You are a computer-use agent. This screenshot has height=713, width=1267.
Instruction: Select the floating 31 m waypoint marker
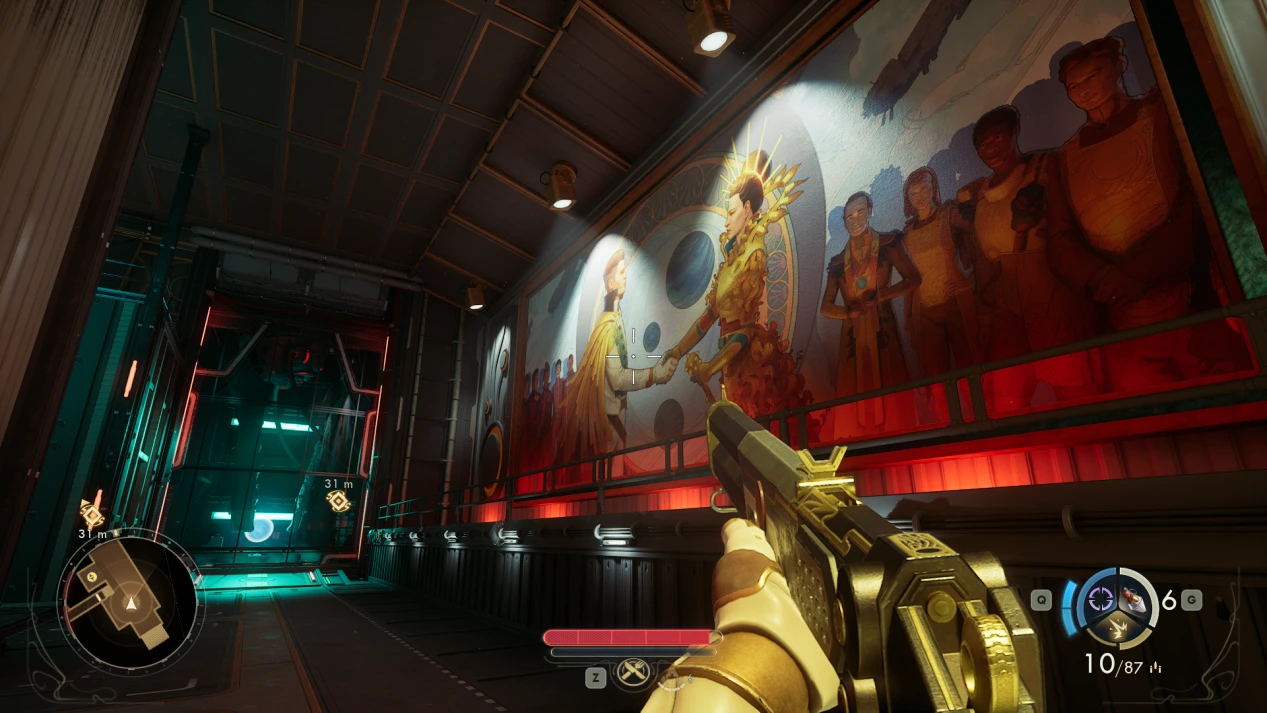339,500
